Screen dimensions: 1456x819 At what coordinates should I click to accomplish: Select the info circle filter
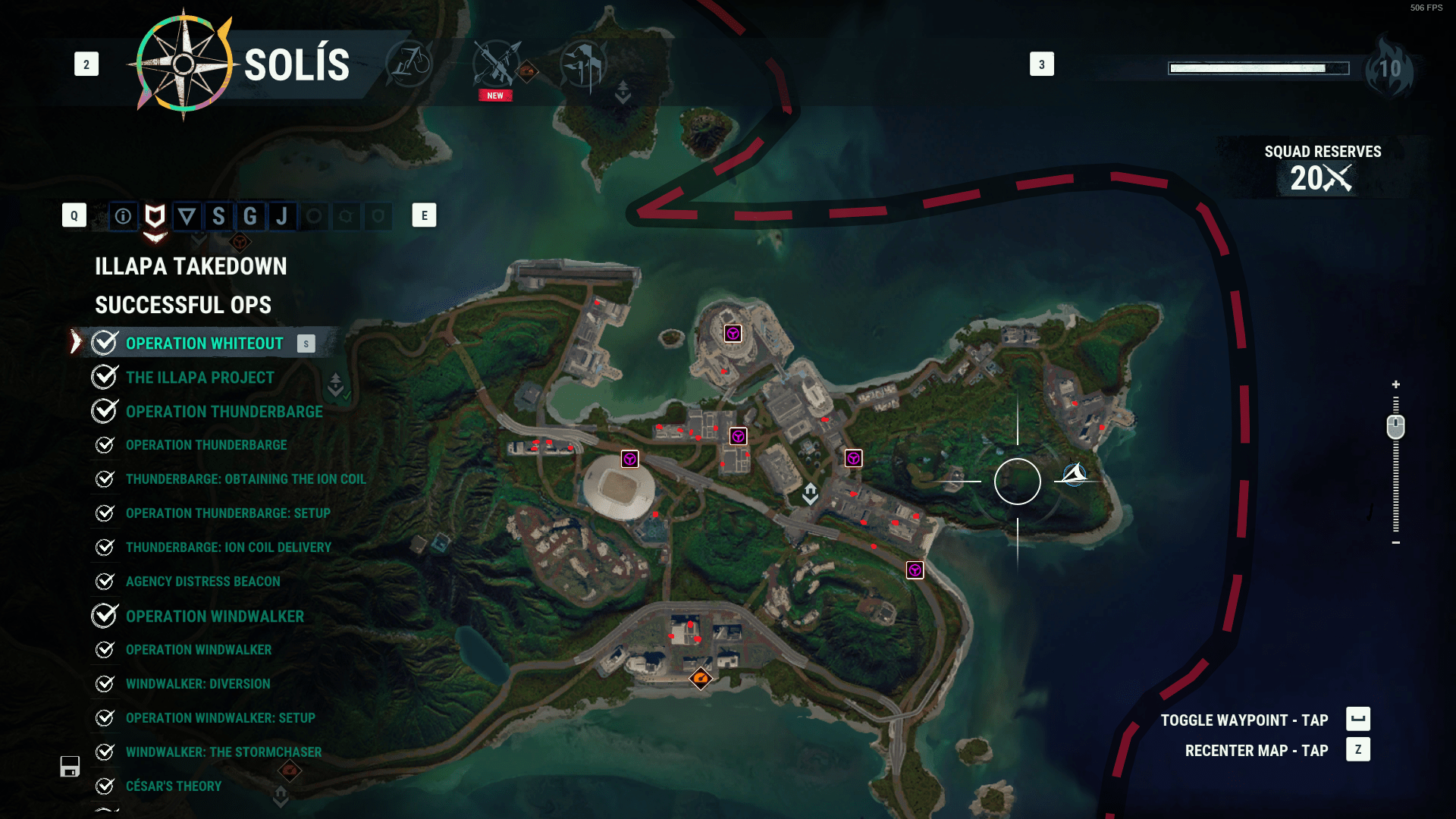123,217
